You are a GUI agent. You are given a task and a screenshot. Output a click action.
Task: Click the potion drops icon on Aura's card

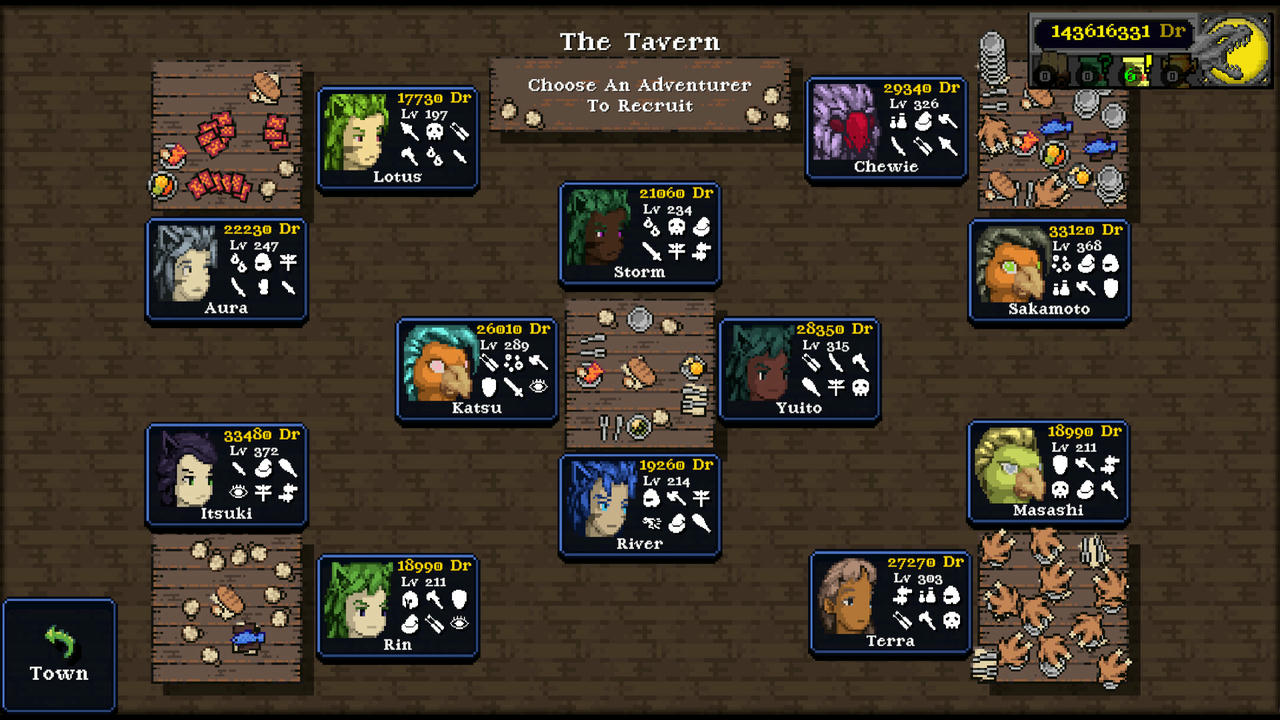click(x=238, y=263)
